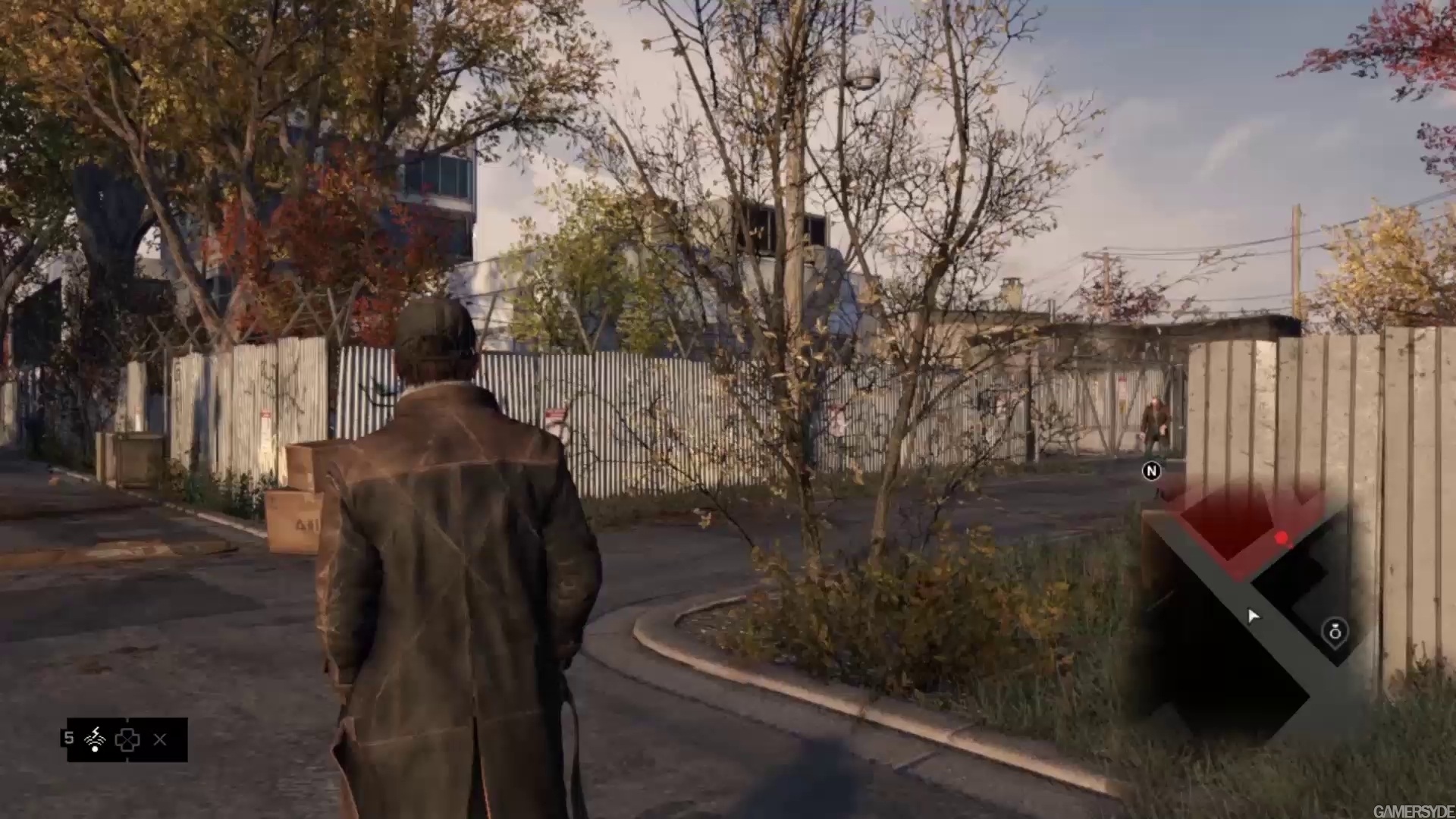Select the north compass marker on minimap

click(x=1151, y=471)
